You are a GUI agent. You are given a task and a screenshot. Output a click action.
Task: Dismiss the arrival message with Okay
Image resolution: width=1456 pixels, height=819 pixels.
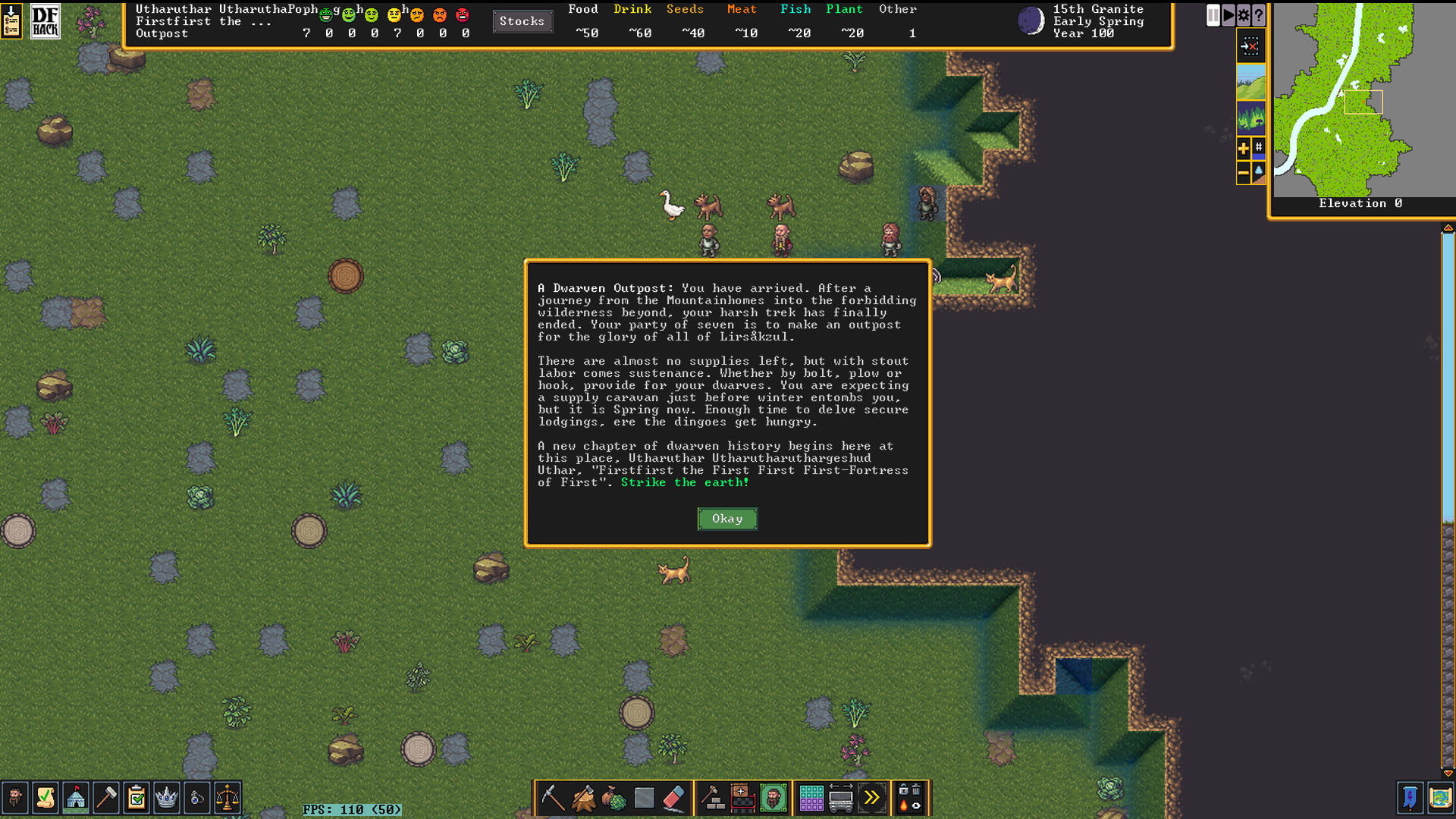[x=726, y=519]
